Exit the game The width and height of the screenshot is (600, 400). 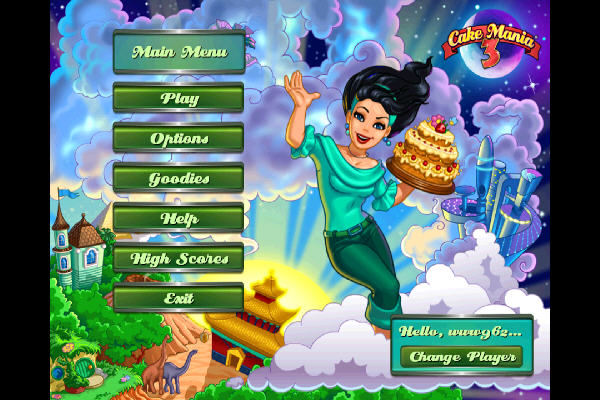pos(178,298)
